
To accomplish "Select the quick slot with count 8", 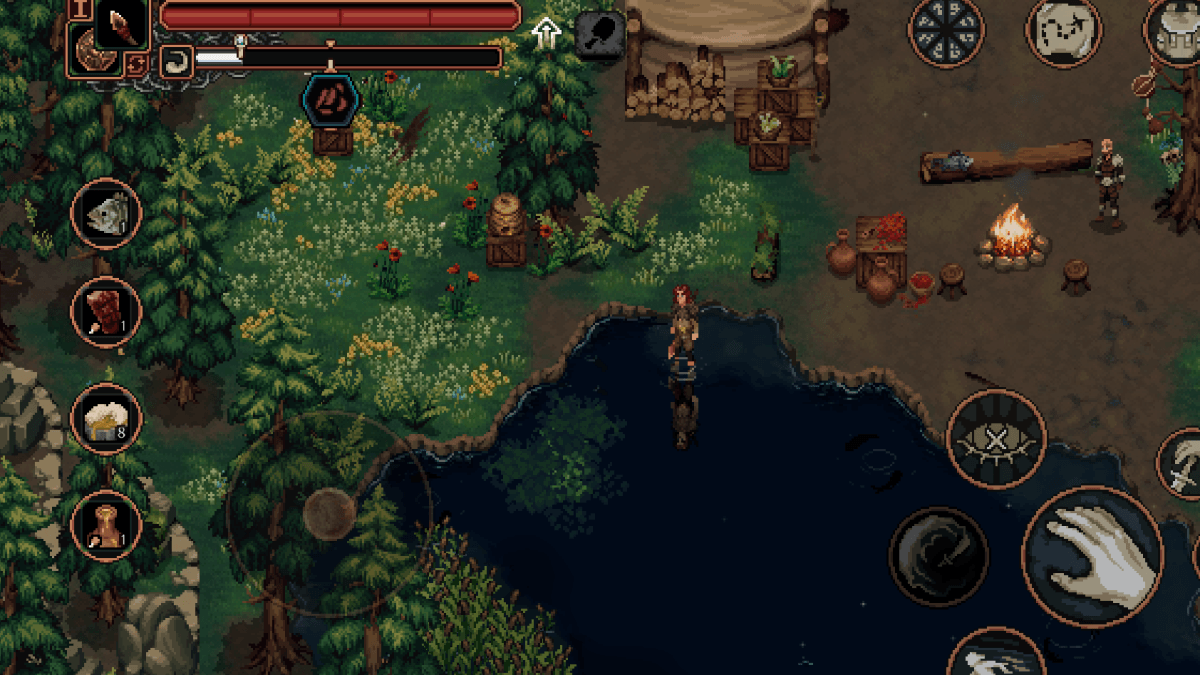I will click(106, 420).
